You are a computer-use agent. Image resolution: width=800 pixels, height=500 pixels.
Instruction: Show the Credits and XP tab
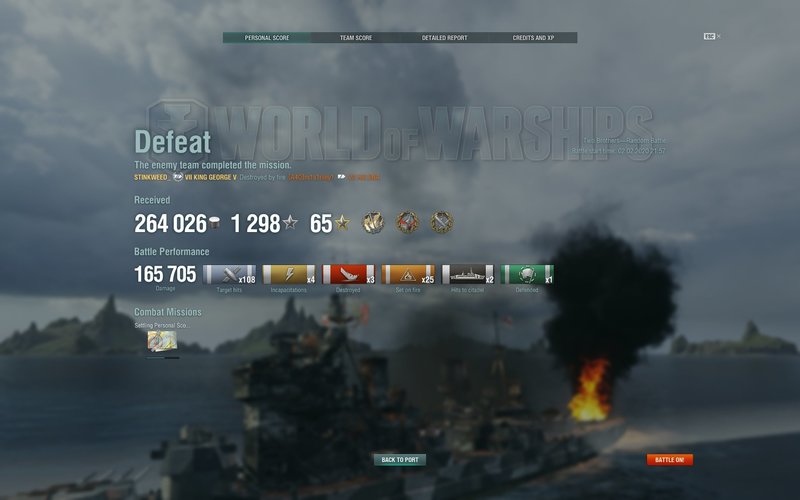coord(532,38)
